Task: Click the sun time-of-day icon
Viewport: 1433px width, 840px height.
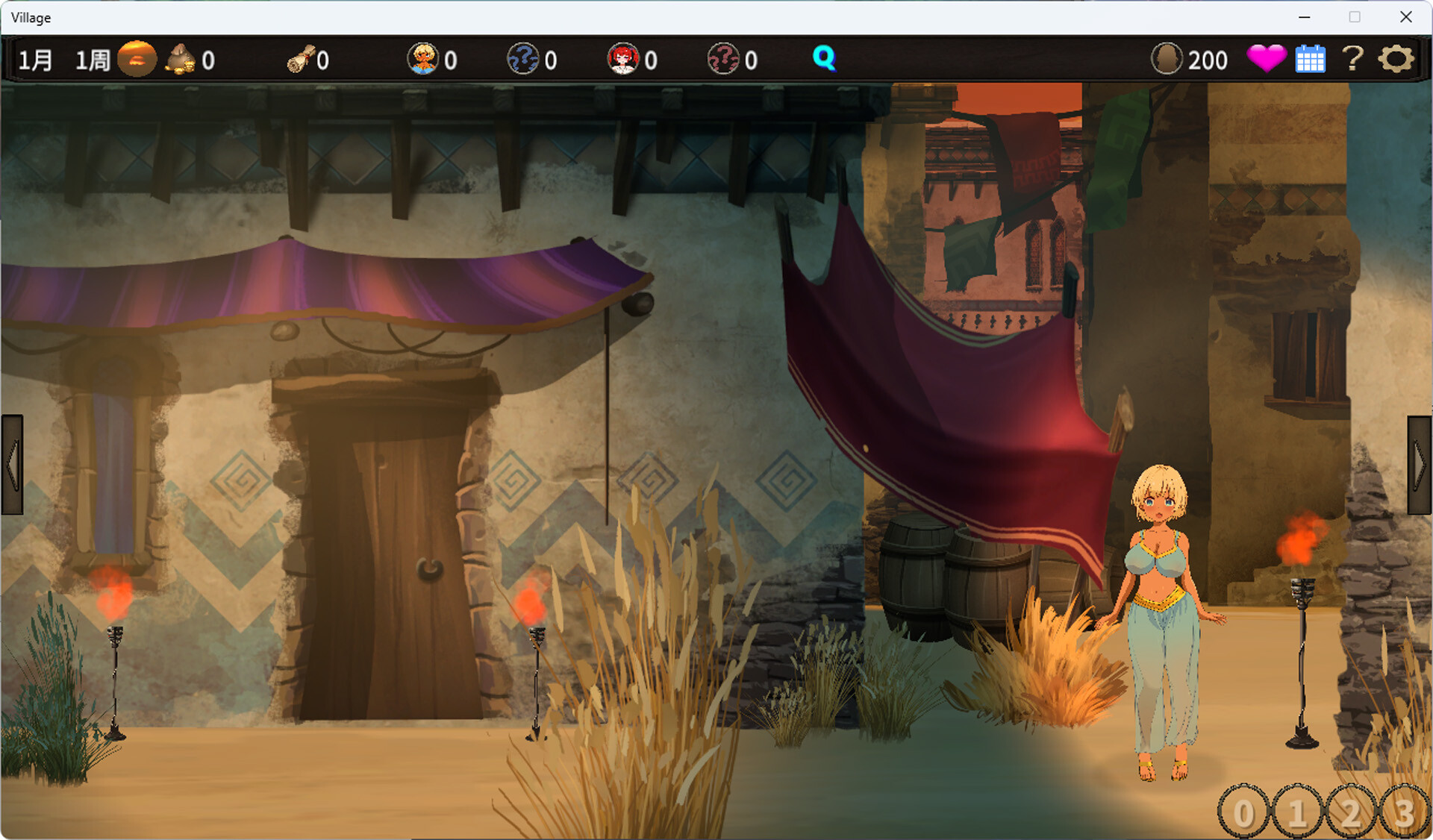Action: pos(137,59)
